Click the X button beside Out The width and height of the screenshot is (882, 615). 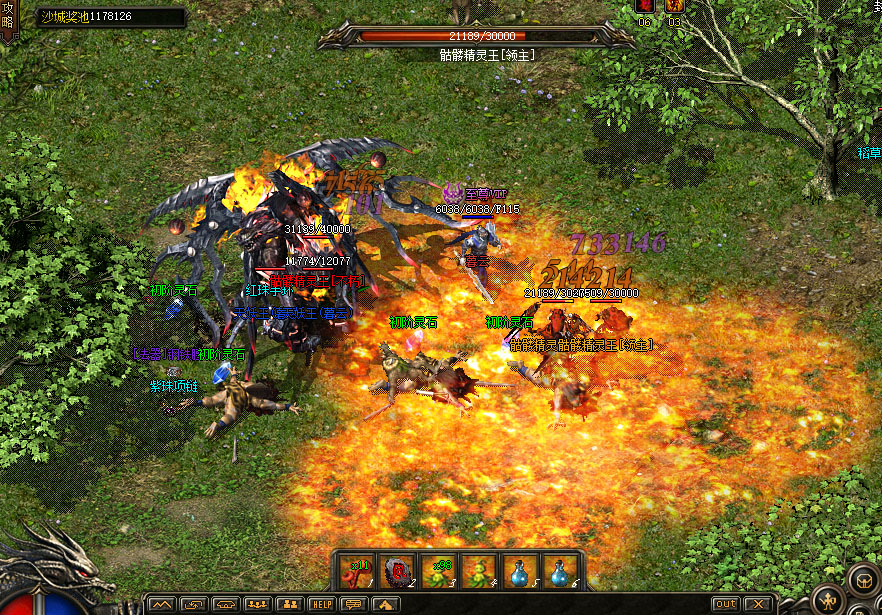pyautogui.click(x=757, y=604)
